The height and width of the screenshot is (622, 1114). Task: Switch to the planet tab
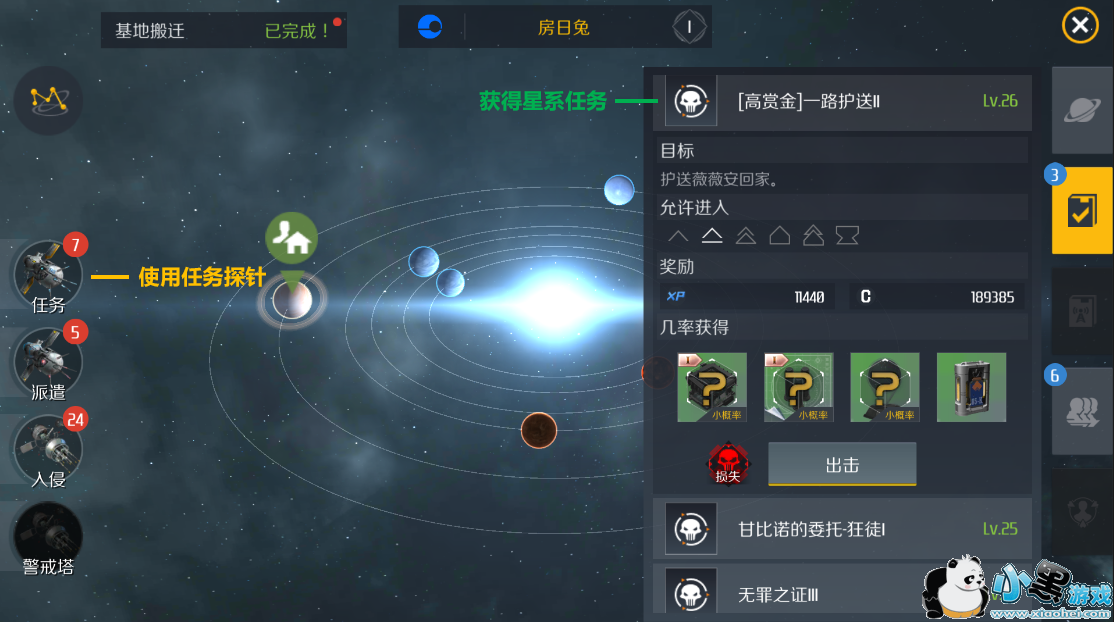(1082, 110)
